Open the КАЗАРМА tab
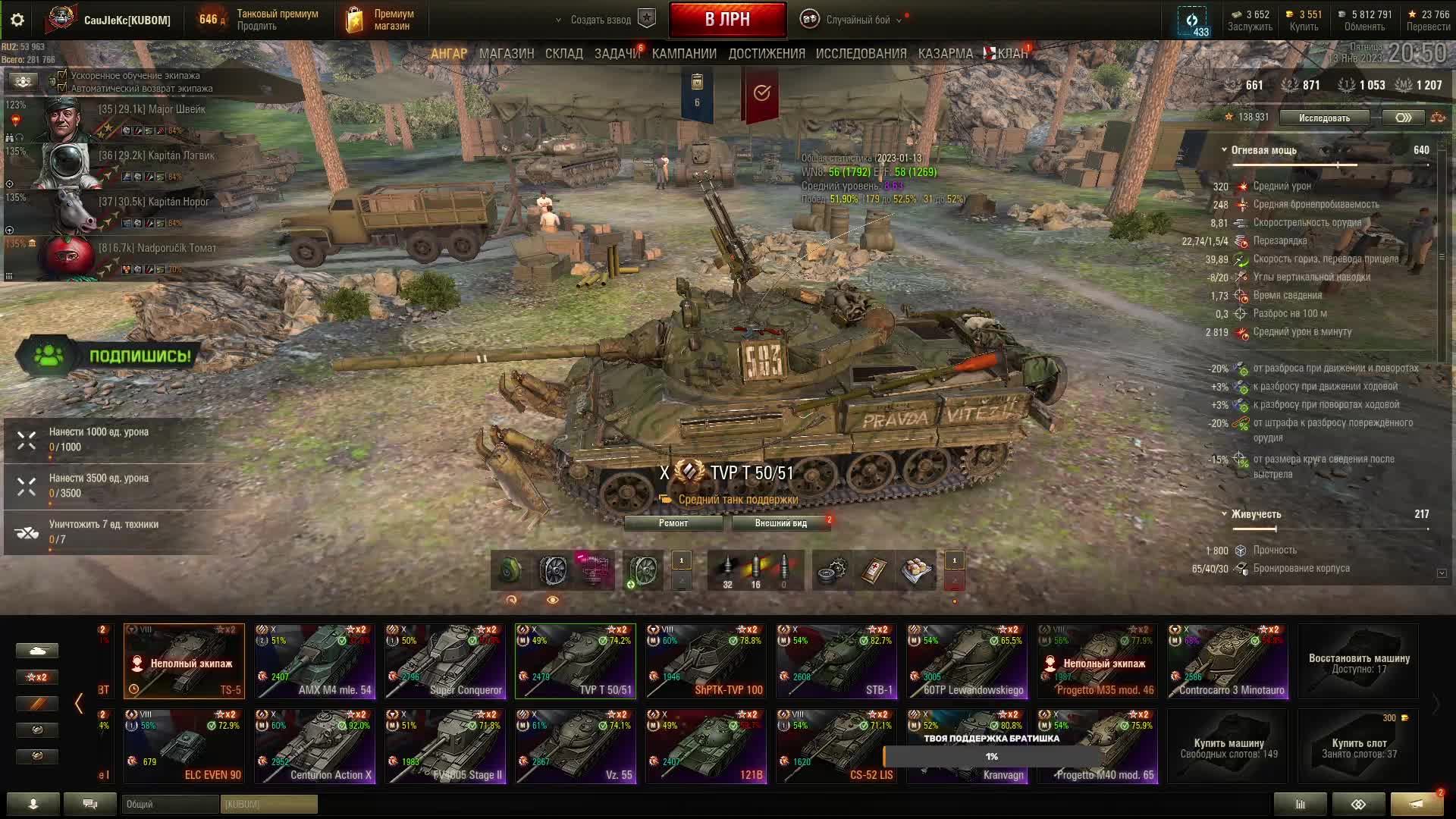Screen dimensions: 1456x819 click(945, 54)
